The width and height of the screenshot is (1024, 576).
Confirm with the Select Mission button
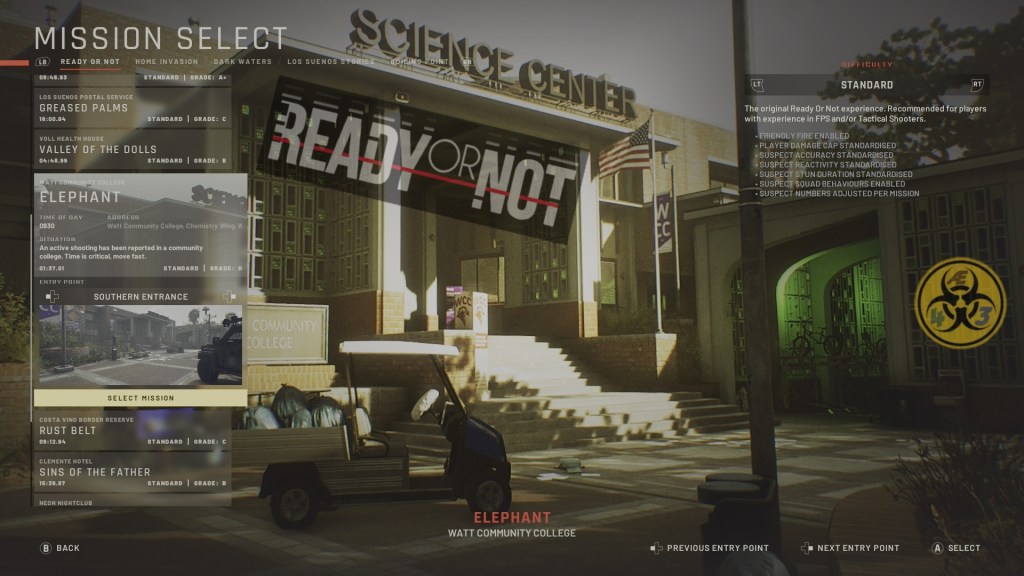coord(141,398)
